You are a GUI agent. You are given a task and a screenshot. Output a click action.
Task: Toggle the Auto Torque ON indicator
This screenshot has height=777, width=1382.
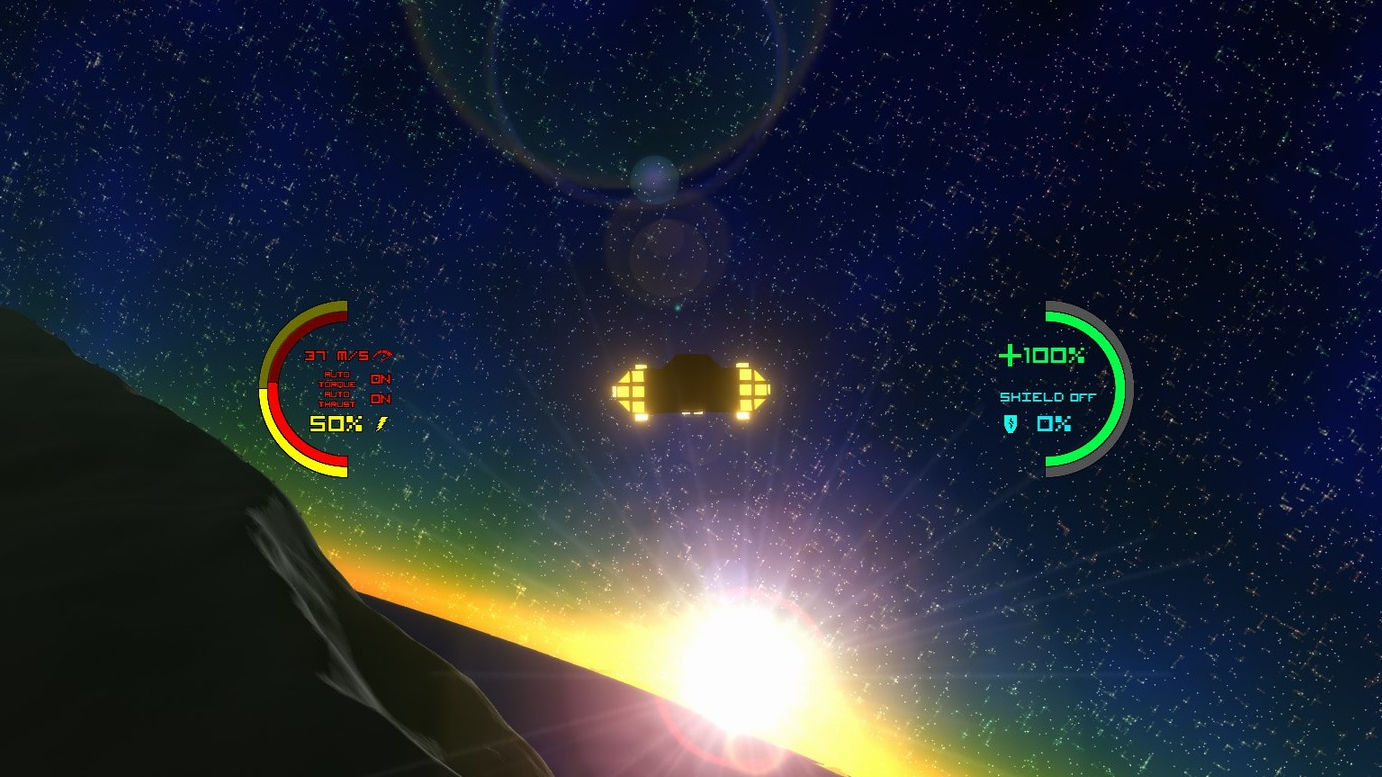pyautogui.click(x=380, y=379)
